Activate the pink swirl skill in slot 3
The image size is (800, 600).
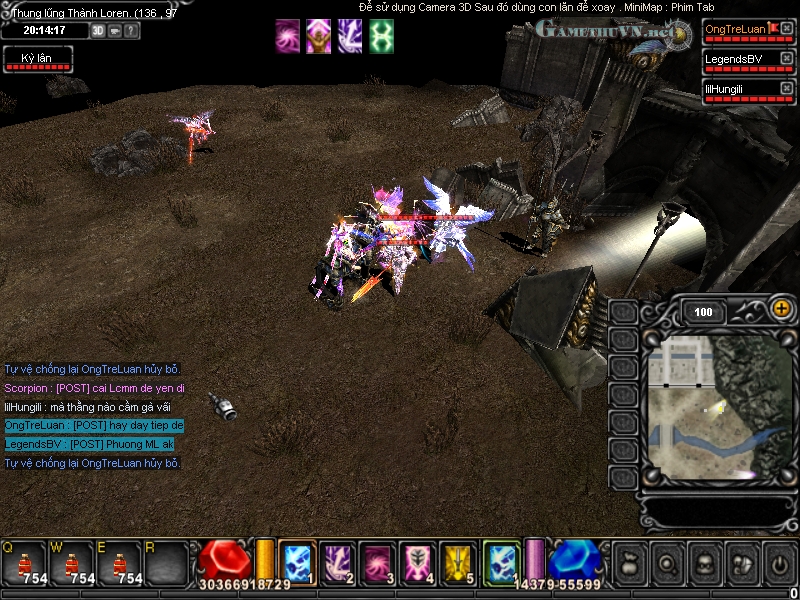(x=377, y=561)
